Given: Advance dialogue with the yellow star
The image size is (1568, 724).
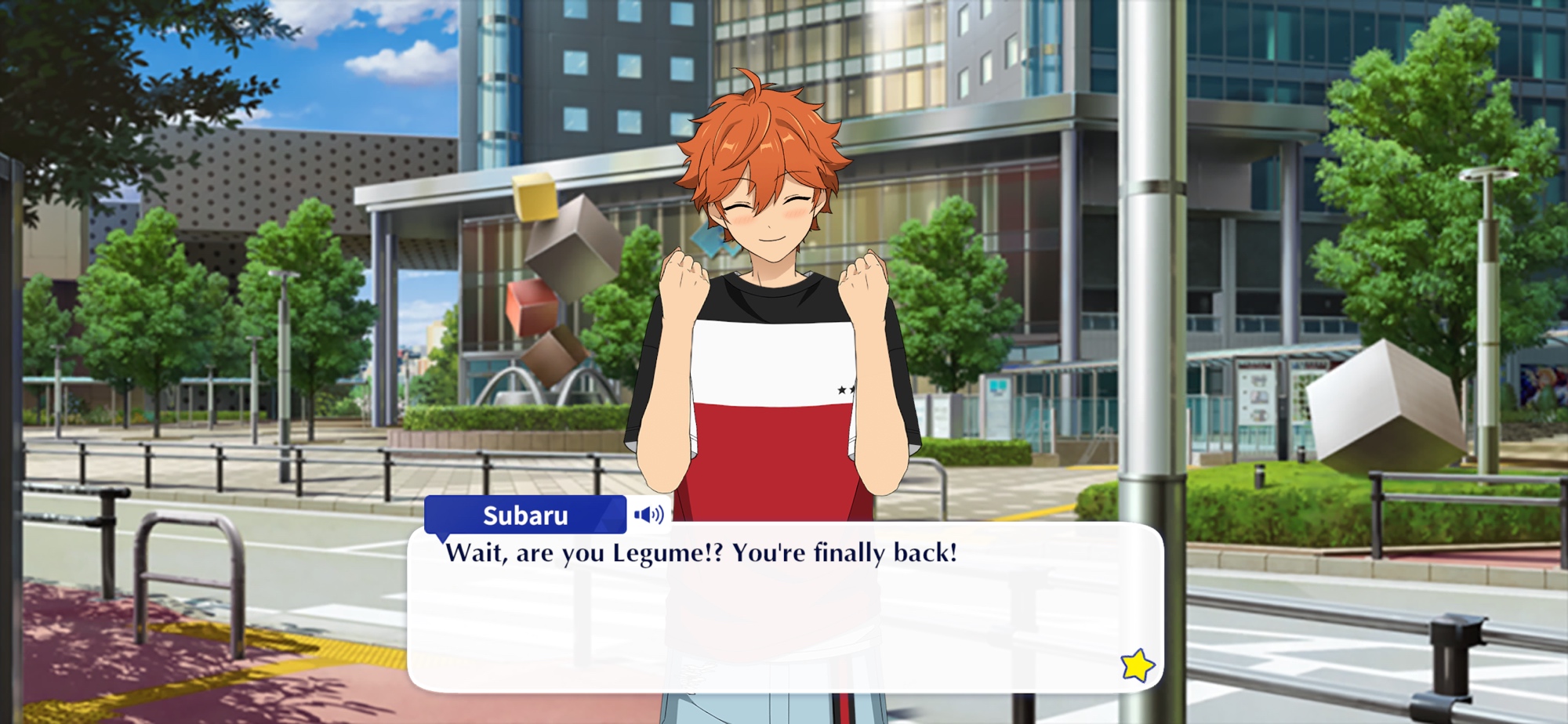Looking at the screenshot, I should [x=1138, y=666].
